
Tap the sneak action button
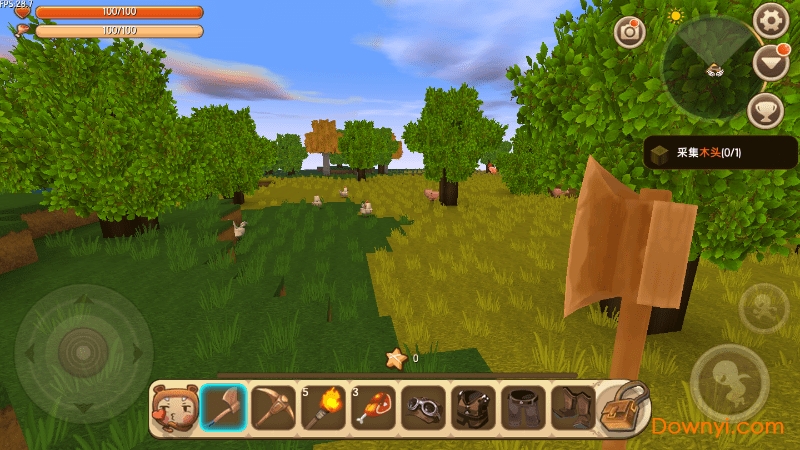click(x=763, y=307)
